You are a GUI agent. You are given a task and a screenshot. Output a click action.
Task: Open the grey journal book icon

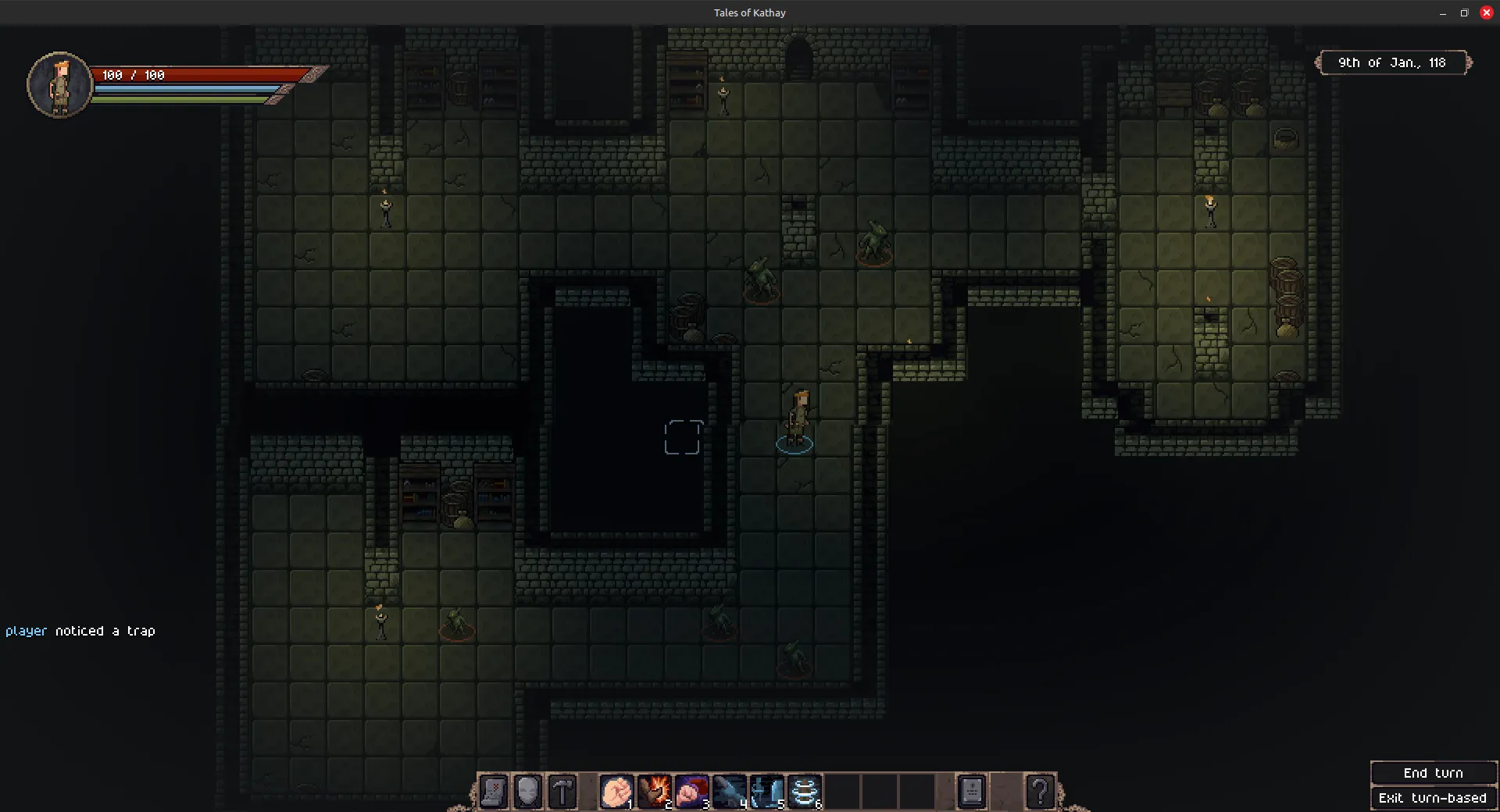point(972,792)
